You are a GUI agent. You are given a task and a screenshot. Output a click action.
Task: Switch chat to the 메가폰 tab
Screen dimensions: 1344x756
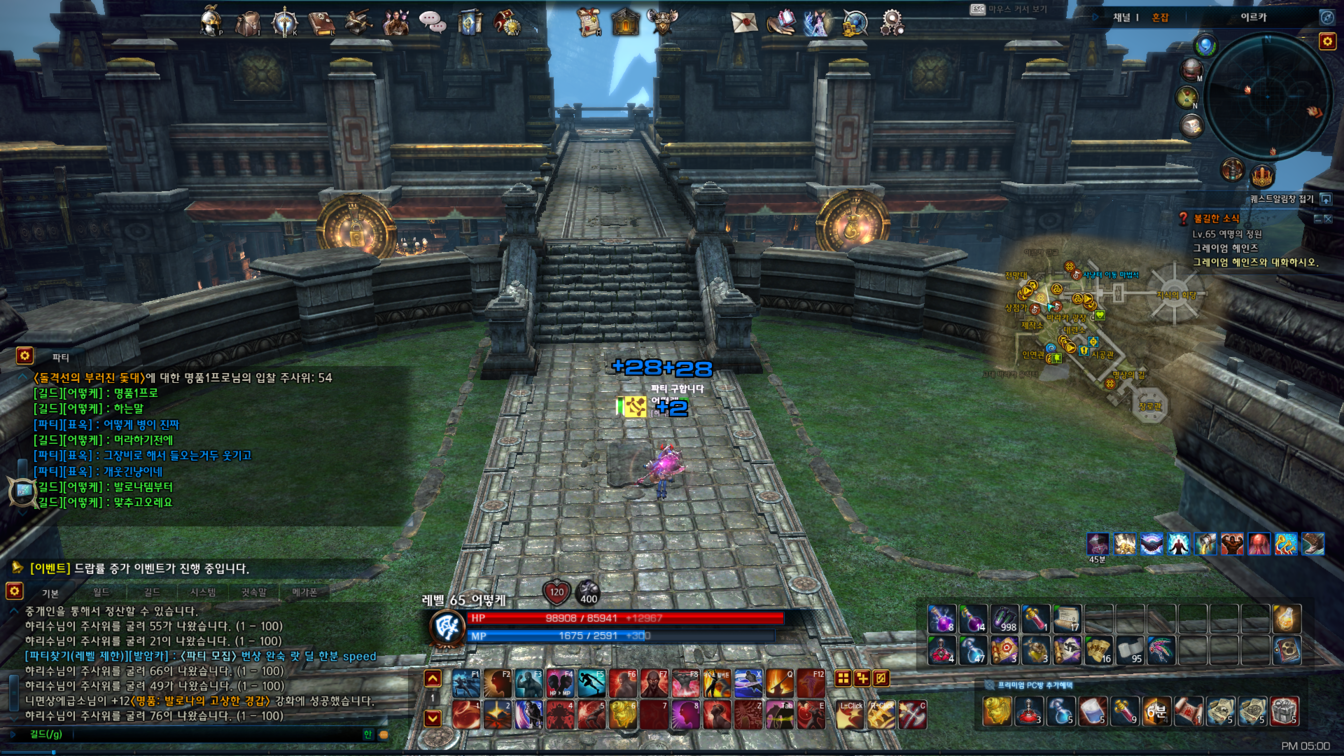coord(304,593)
